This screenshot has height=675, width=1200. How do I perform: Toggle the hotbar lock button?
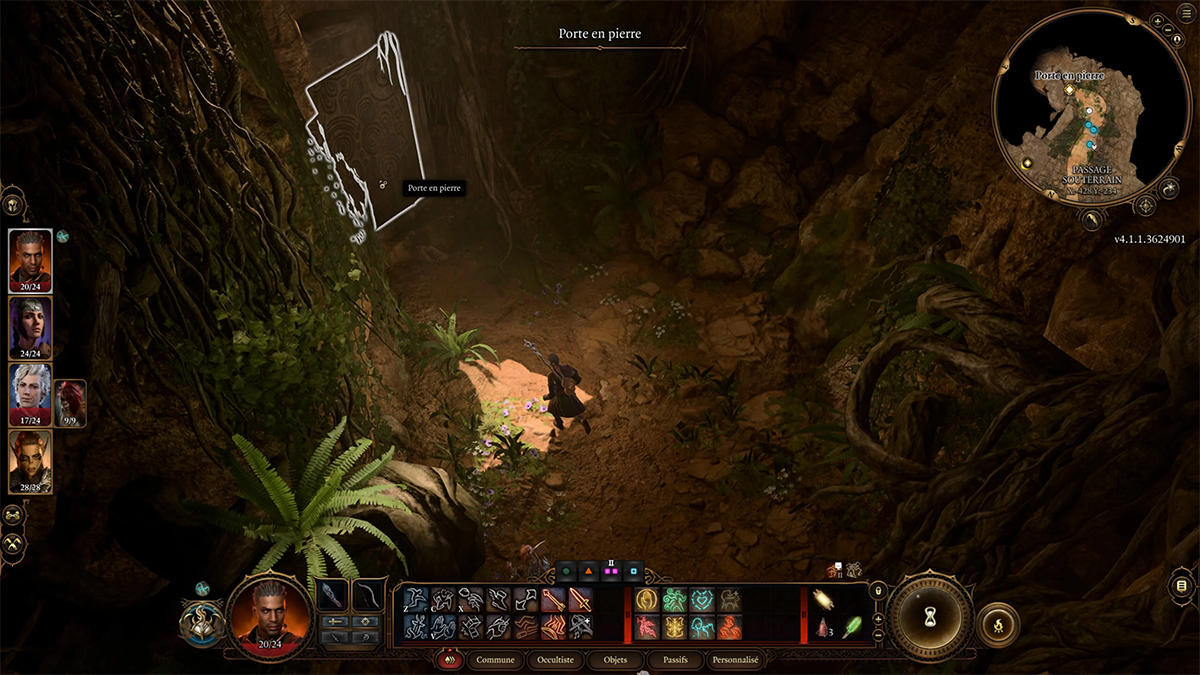pos(879,592)
